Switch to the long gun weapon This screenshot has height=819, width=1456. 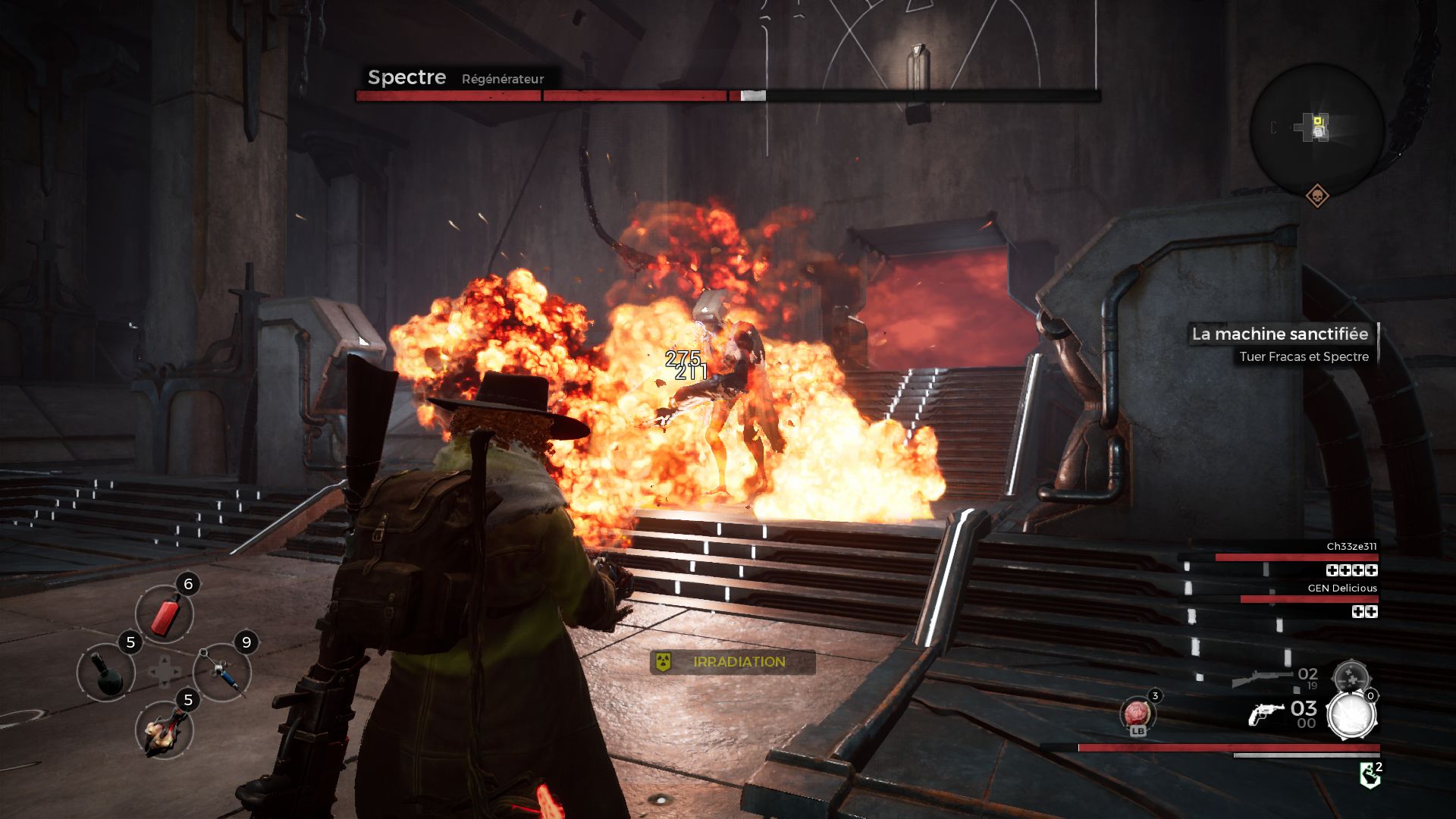(x=1262, y=678)
